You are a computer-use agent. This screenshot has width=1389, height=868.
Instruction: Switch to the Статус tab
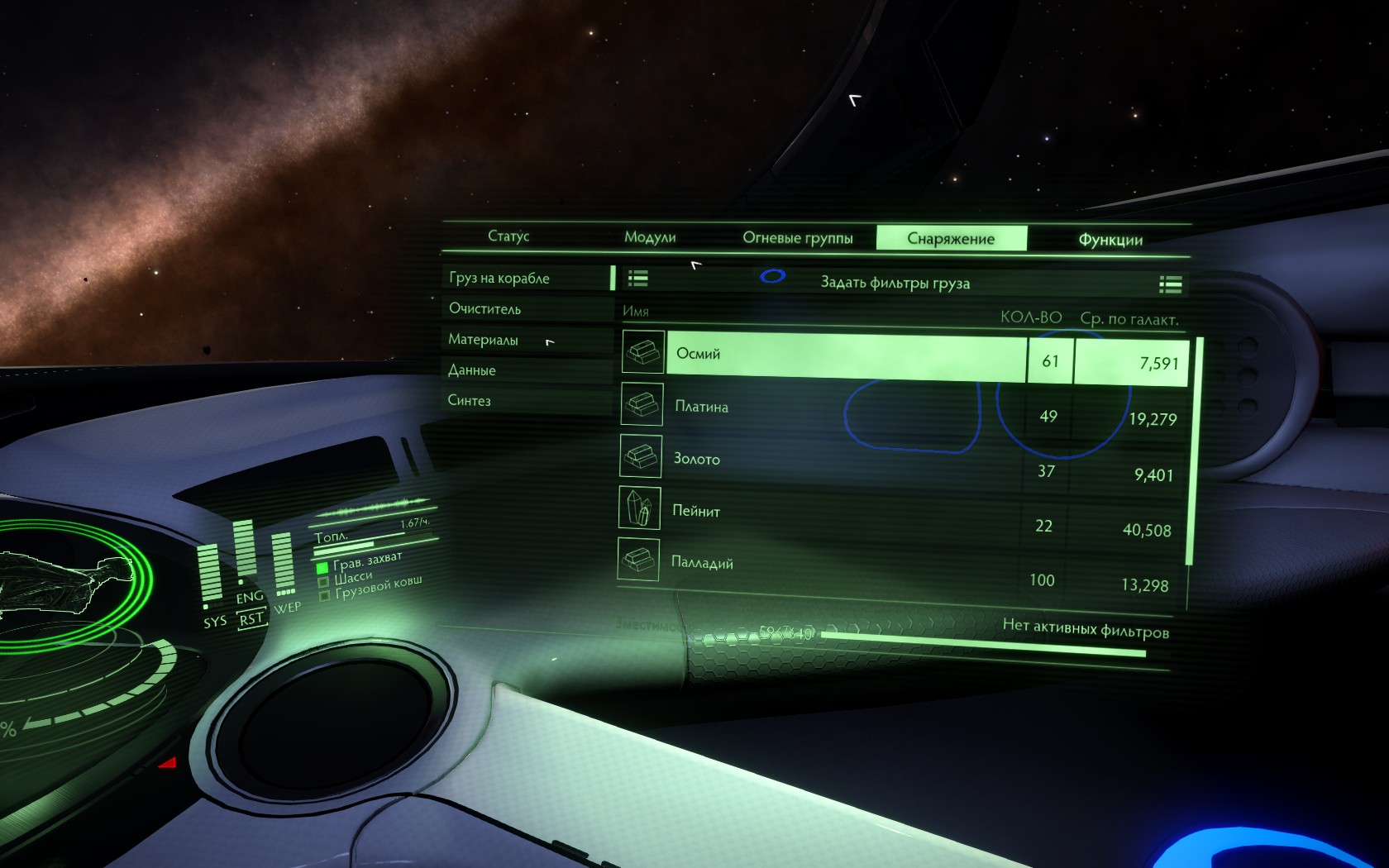[x=508, y=236]
